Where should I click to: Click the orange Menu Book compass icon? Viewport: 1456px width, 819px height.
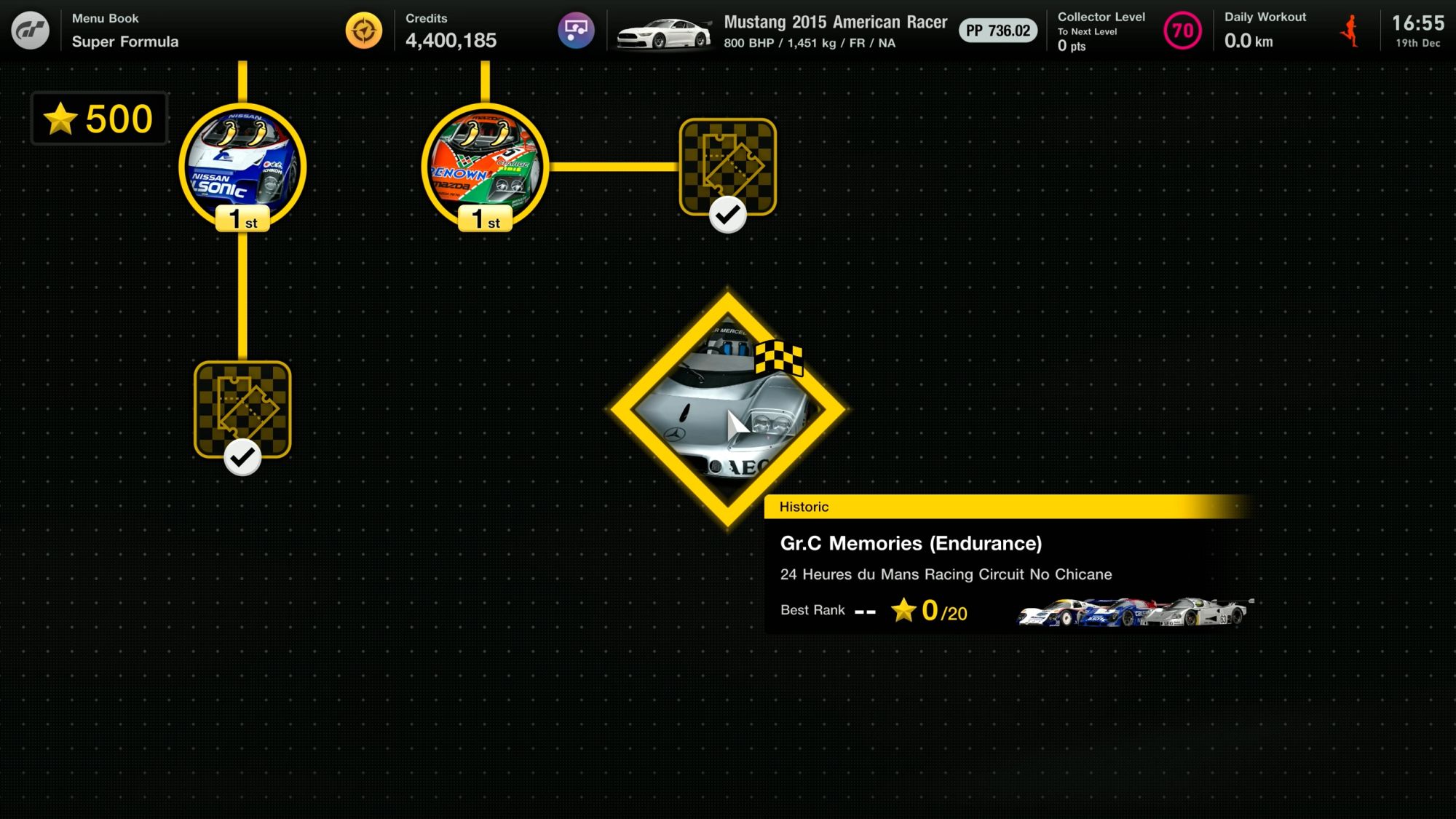363,31
